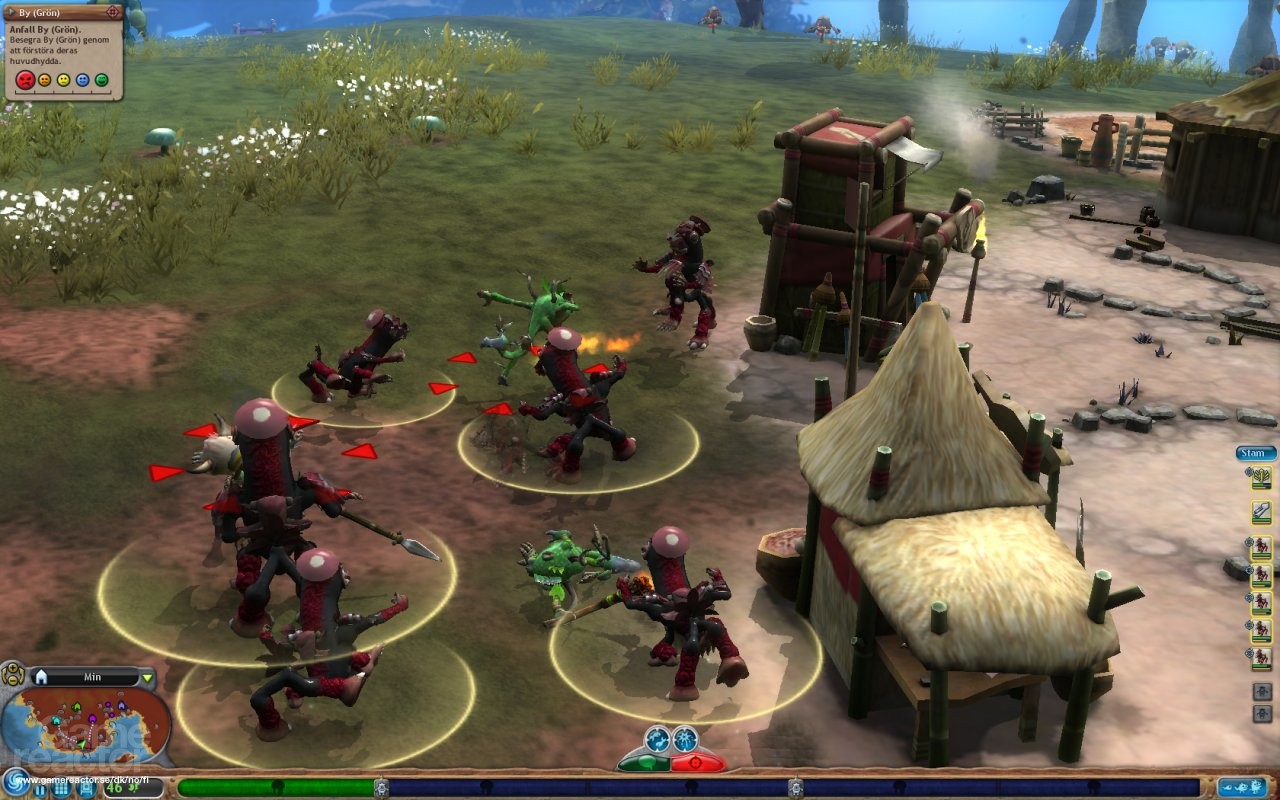
Task: Select the first tribe member portrait
Action: click(1261, 547)
